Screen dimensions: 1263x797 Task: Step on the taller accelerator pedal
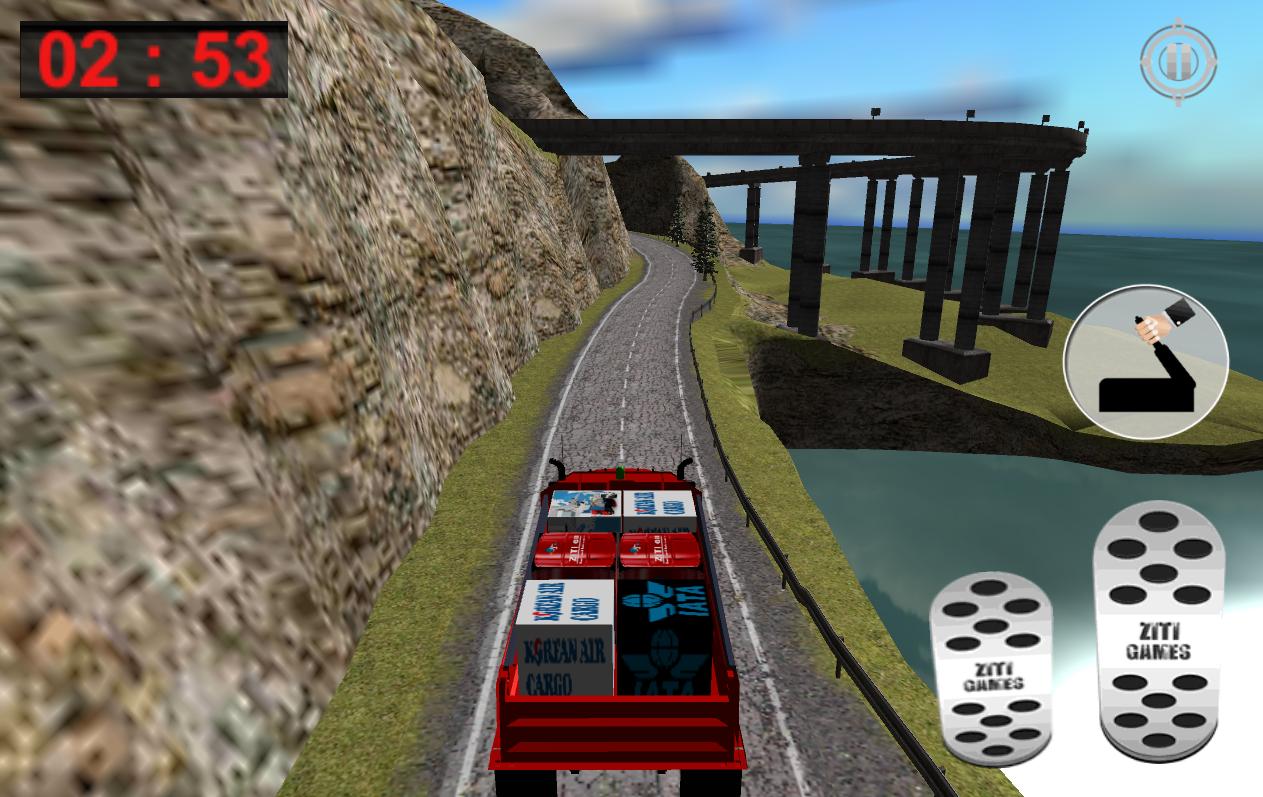[1158, 630]
